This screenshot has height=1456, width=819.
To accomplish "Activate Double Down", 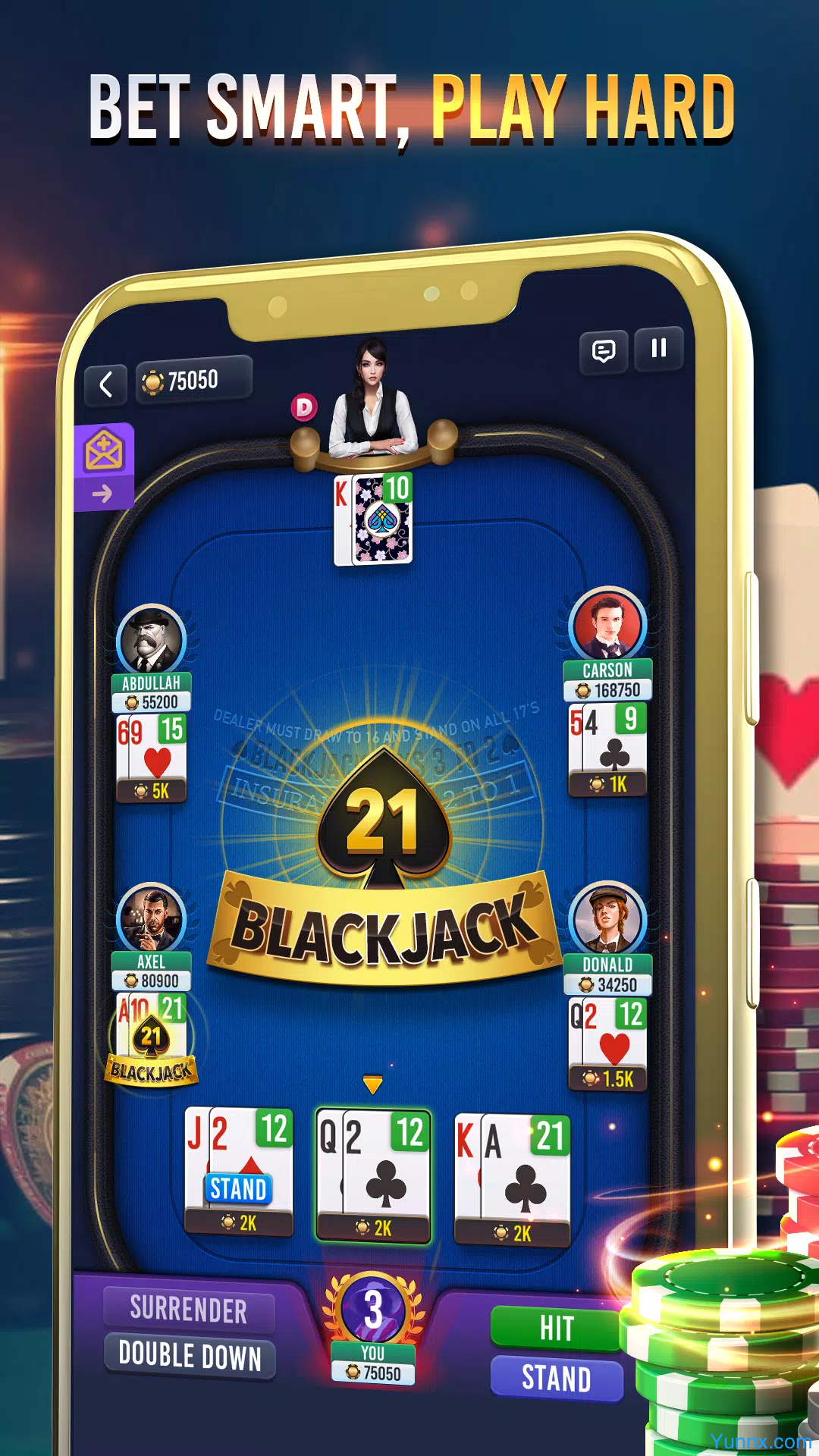I will [190, 1356].
